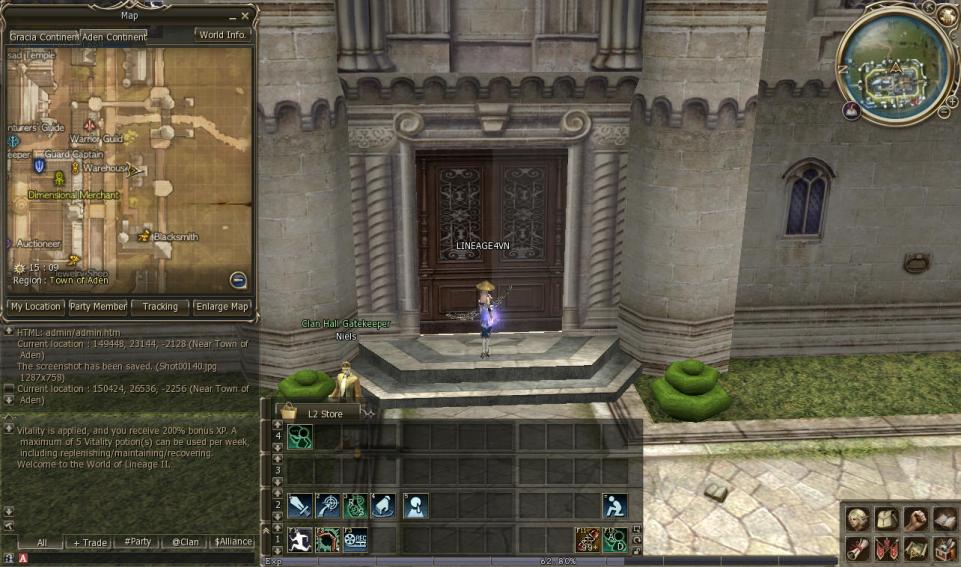The height and width of the screenshot is (567, 961).
Task: Activate the sword attack action icon
Action: [299, 506]
